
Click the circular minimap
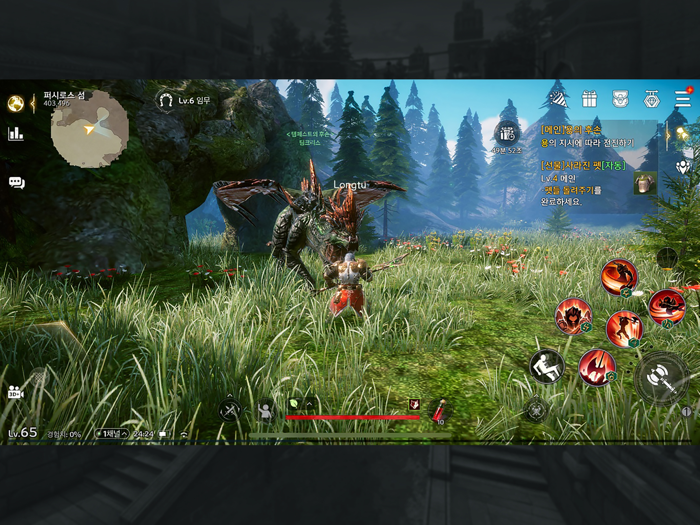point(90,128)
